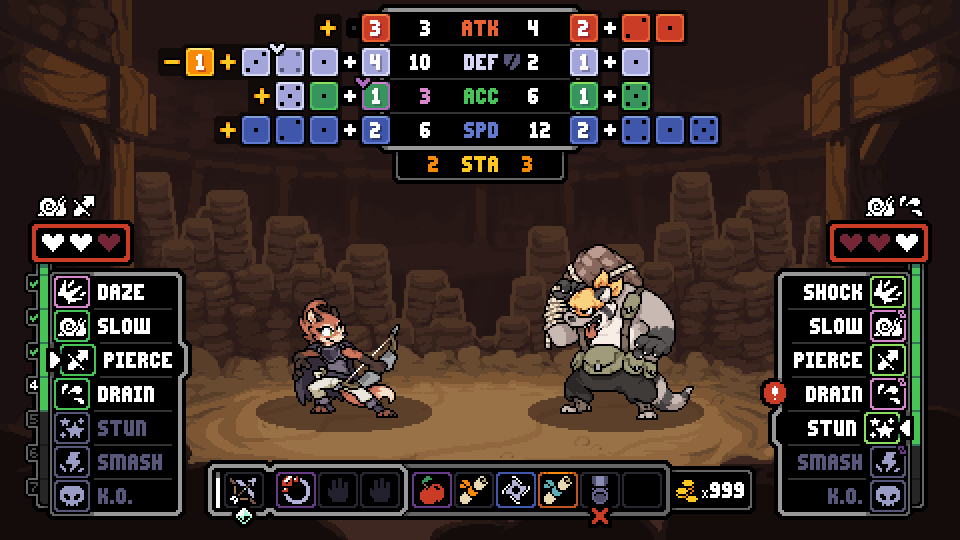Click the enemy's green accuracy die
This screenshot has height=540, width=960.
[632, 97]
